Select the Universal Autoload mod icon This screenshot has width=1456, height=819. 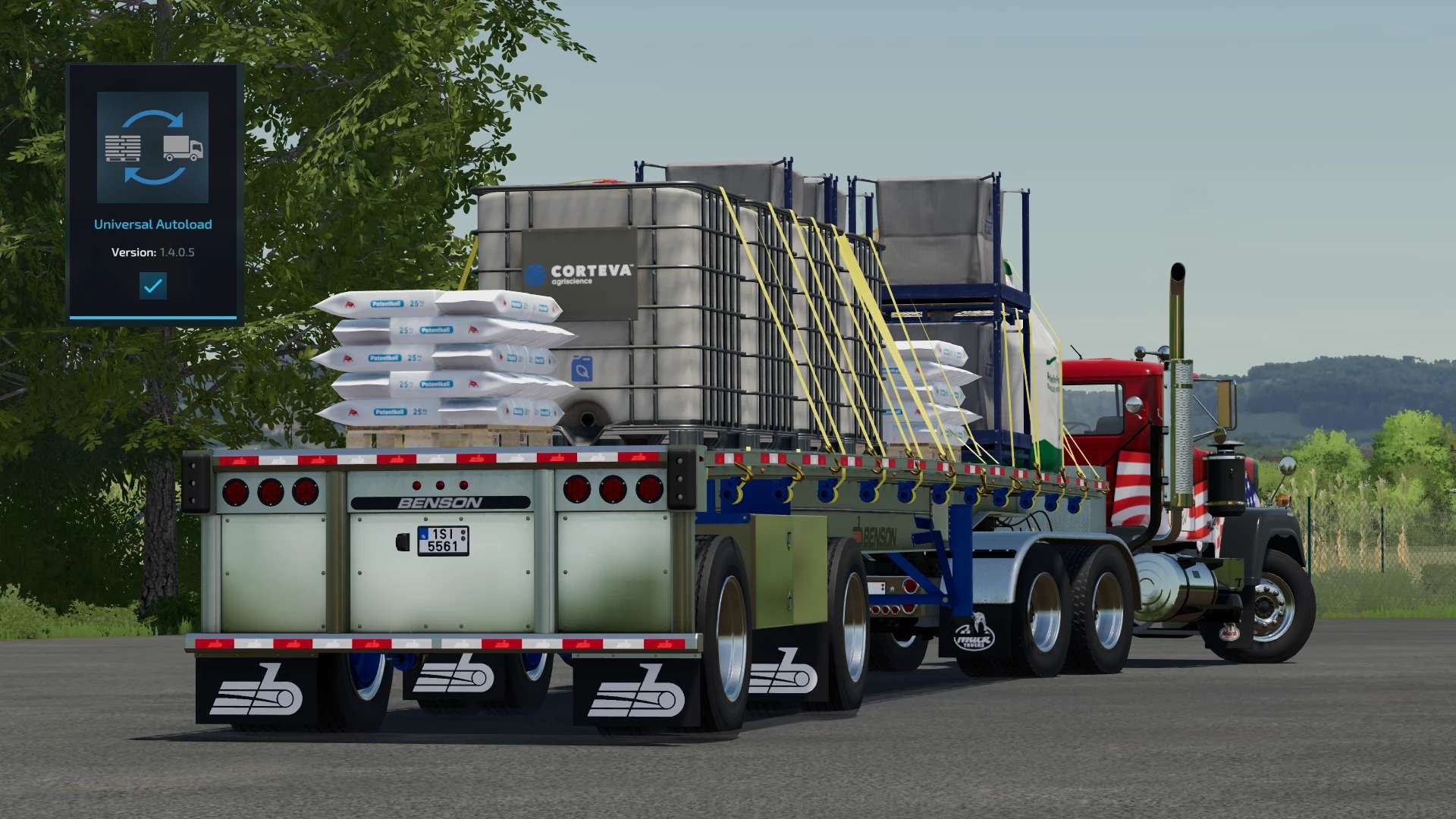(152, 147)
